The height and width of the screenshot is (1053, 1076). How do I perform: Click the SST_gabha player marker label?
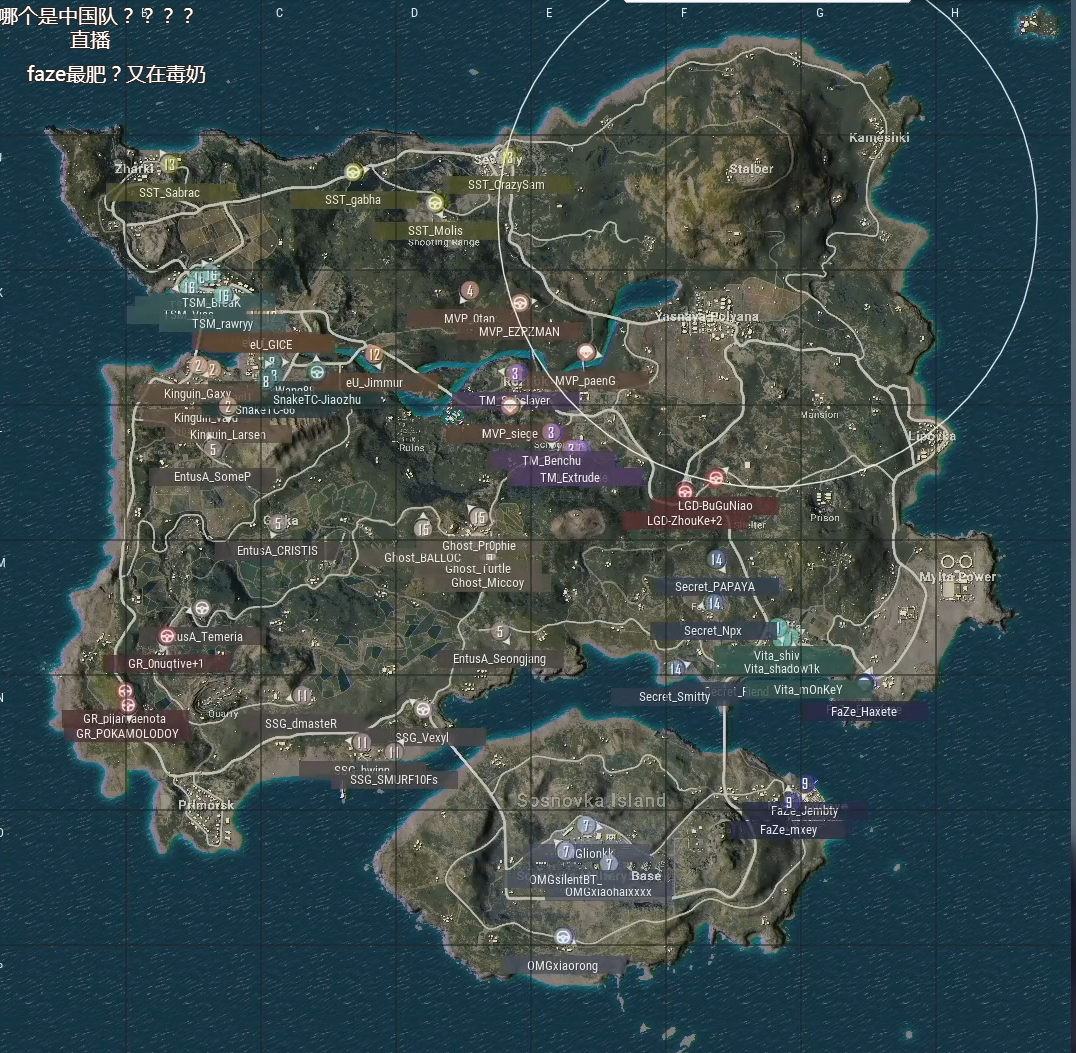click(352, 199)
